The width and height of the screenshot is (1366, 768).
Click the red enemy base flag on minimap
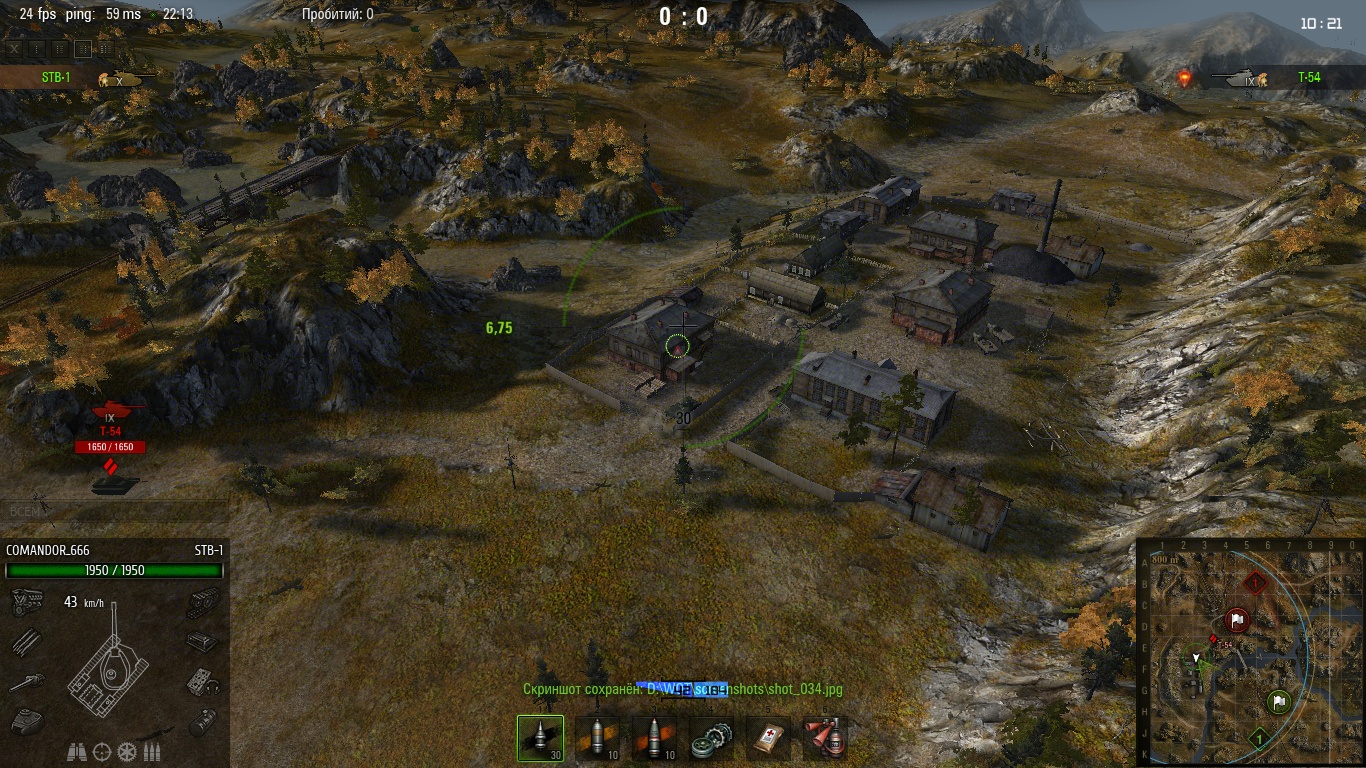click(x=1237, y=620)
